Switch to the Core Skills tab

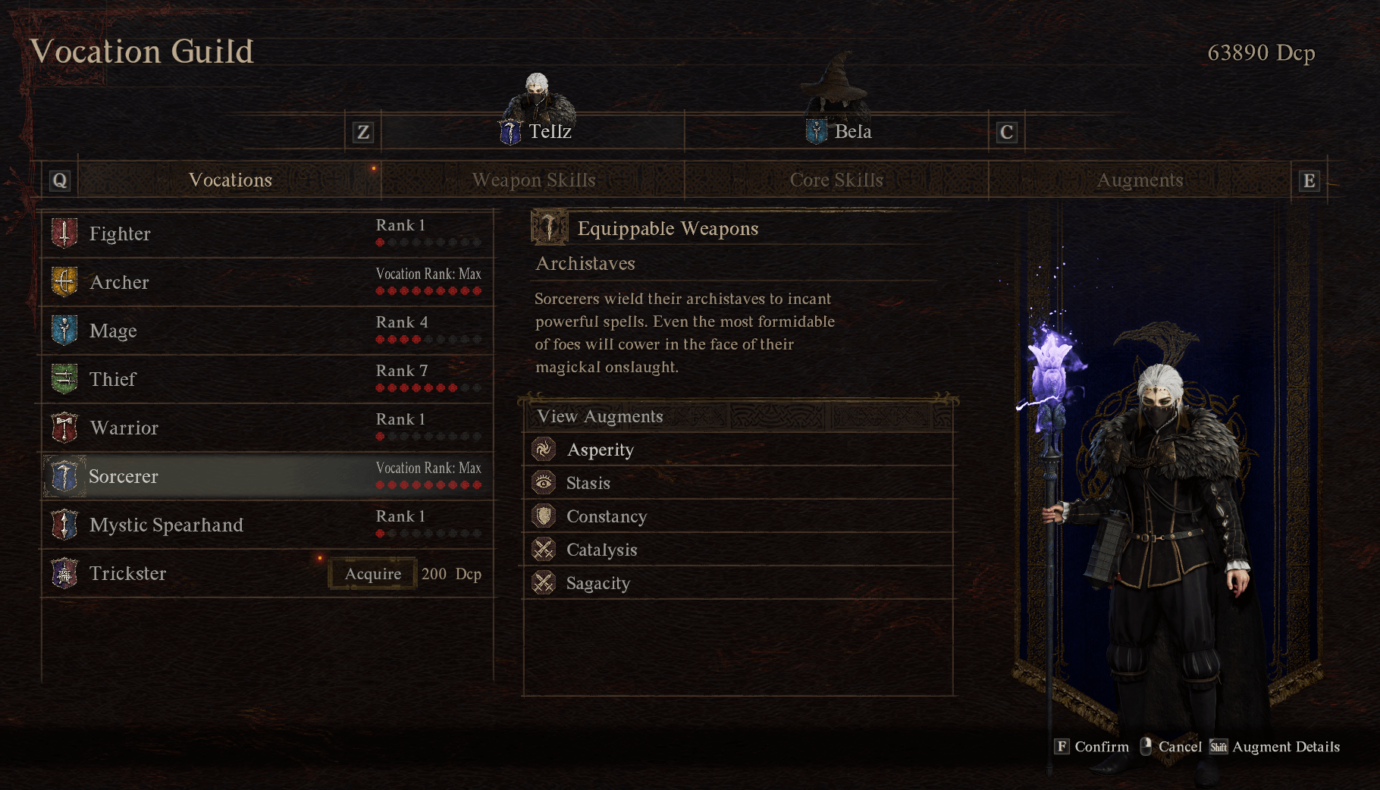(x=836, y=180)
